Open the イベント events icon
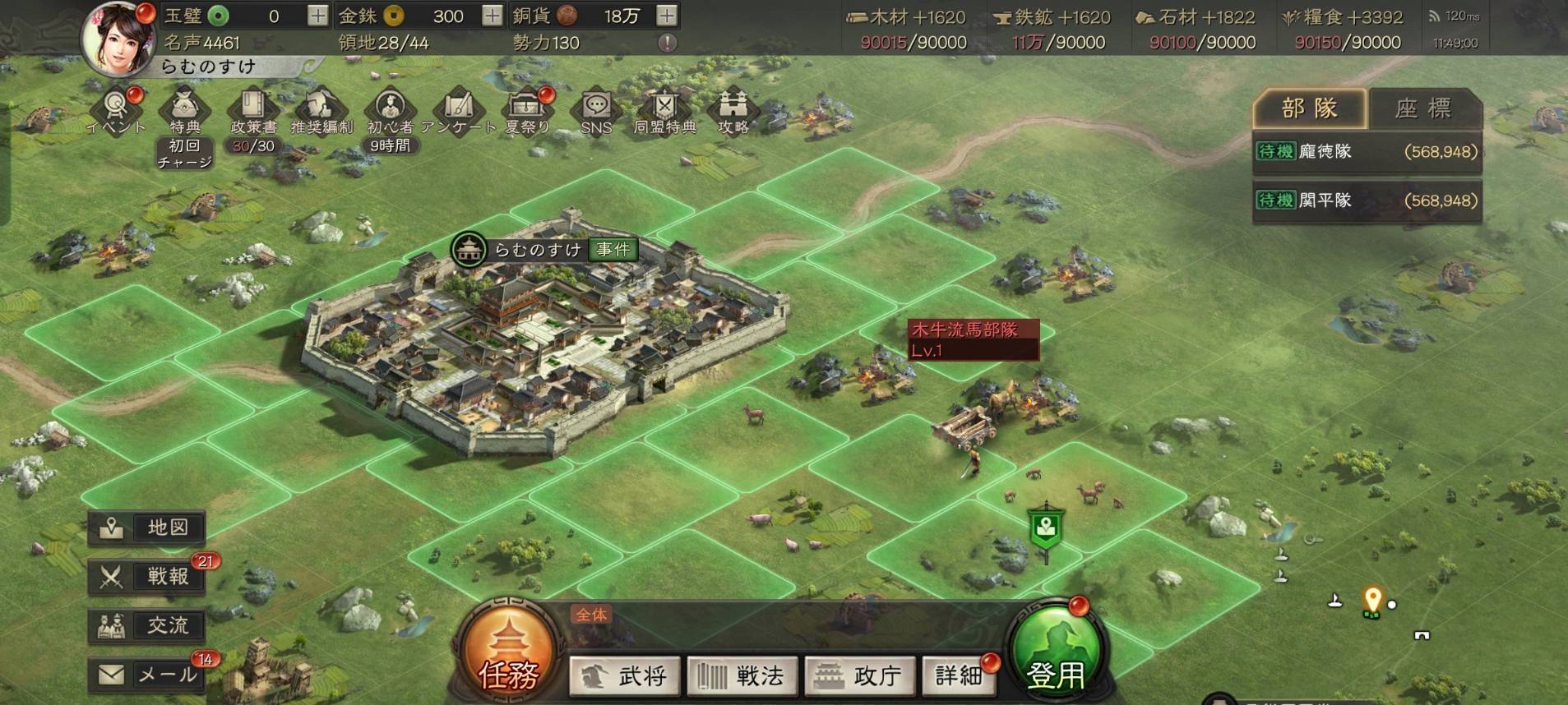This screenshot has width=1568, height=705. pyautogui.click(x=116, y=112)
